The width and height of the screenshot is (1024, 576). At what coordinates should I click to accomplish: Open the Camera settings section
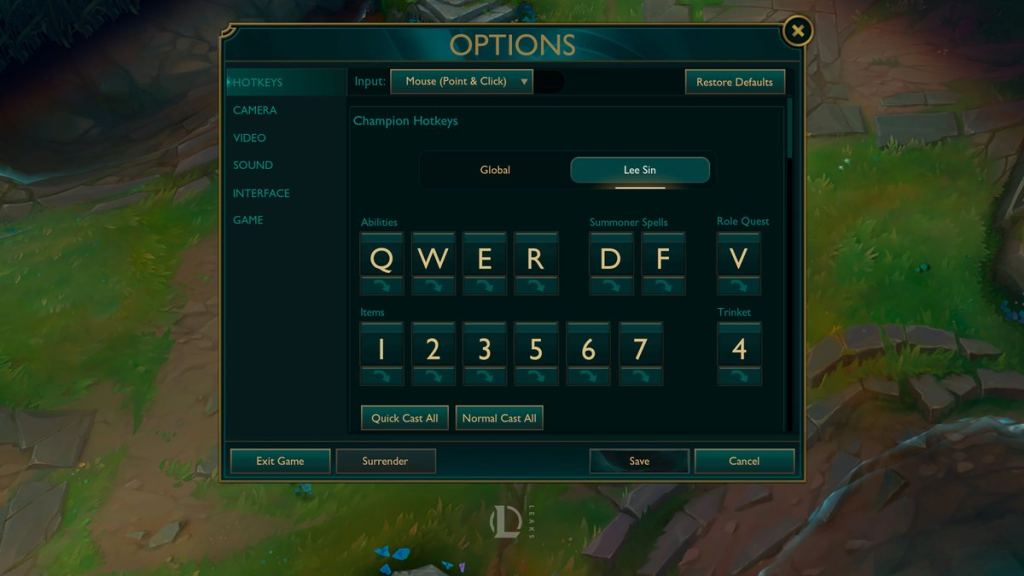click(255, 110)
